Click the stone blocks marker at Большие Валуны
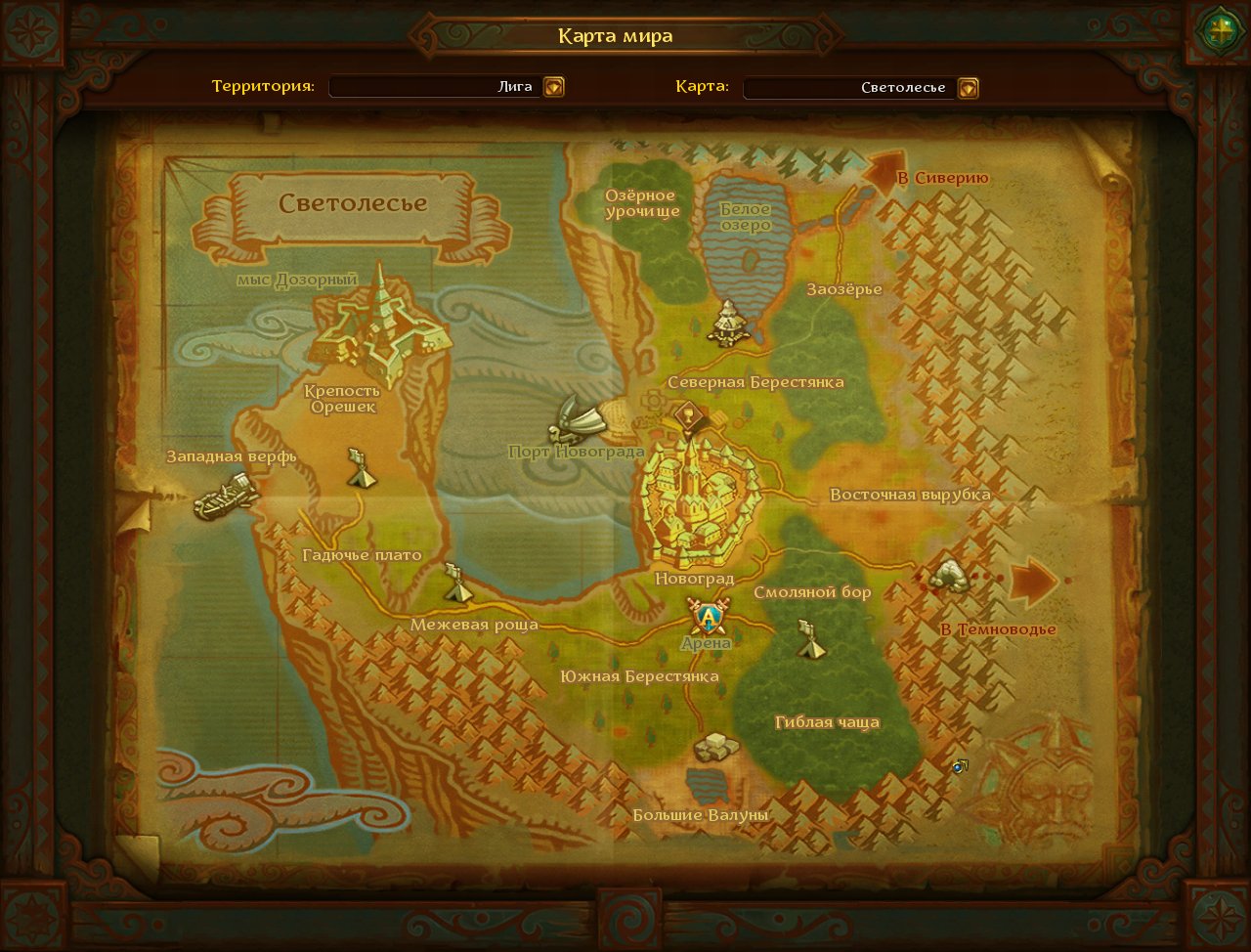 pyautogui.click(x=716, y=748)
